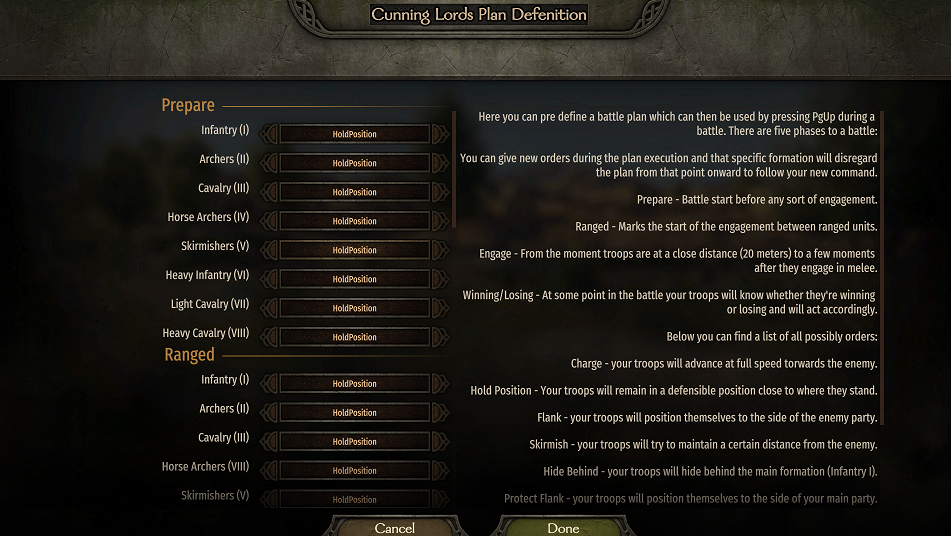Confirm the plan with Done
Screen dimensions: 951x536
coord(563,526)
